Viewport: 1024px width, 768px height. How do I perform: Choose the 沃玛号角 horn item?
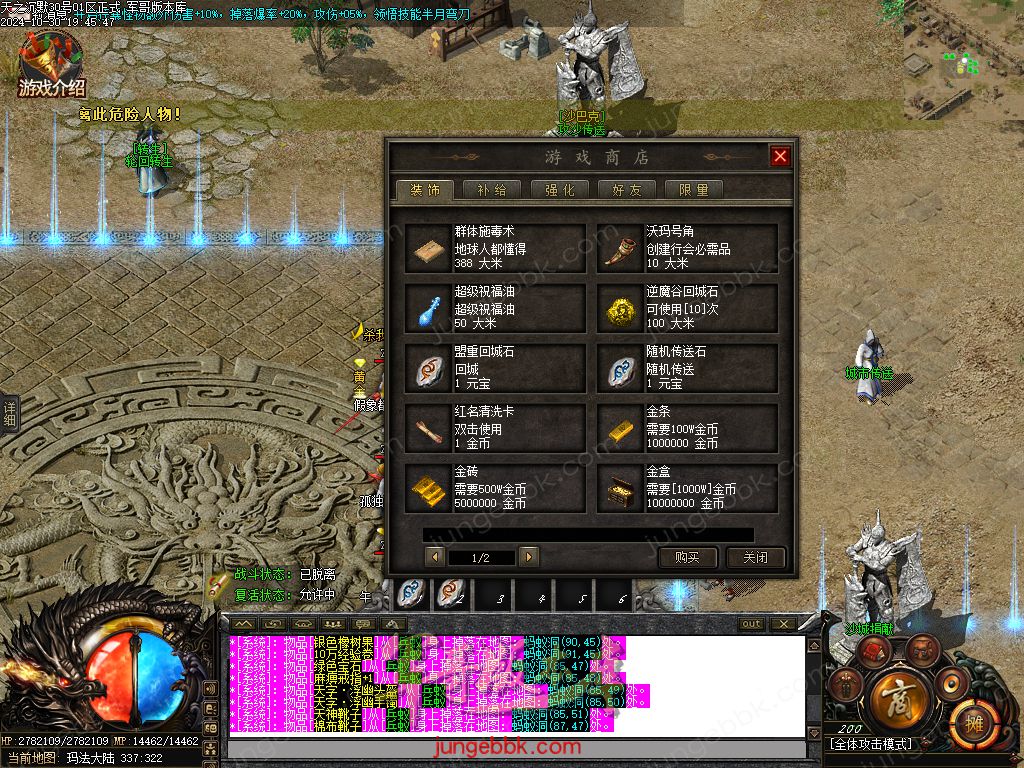point(687,249)
